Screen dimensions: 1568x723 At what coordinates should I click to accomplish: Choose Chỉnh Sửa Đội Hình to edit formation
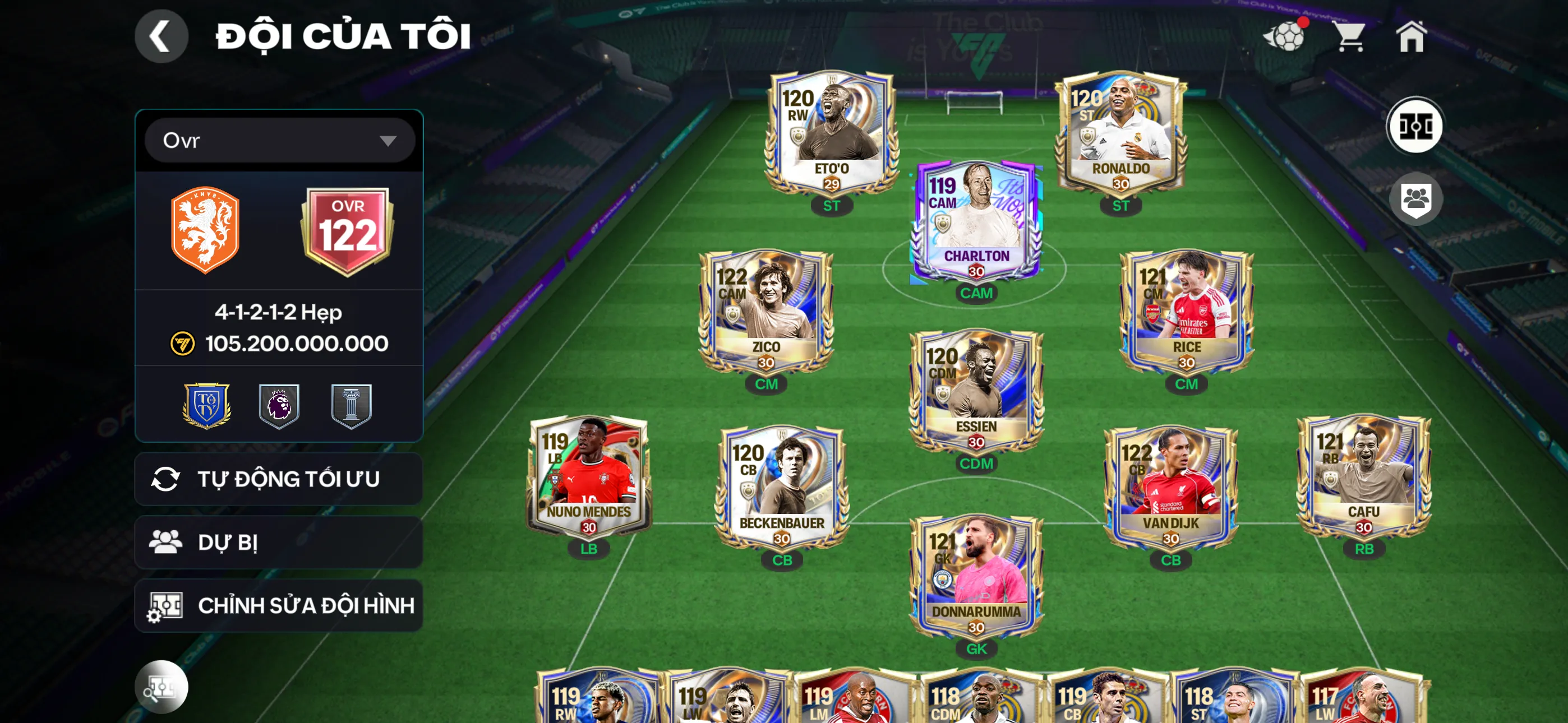coord(279,605)
